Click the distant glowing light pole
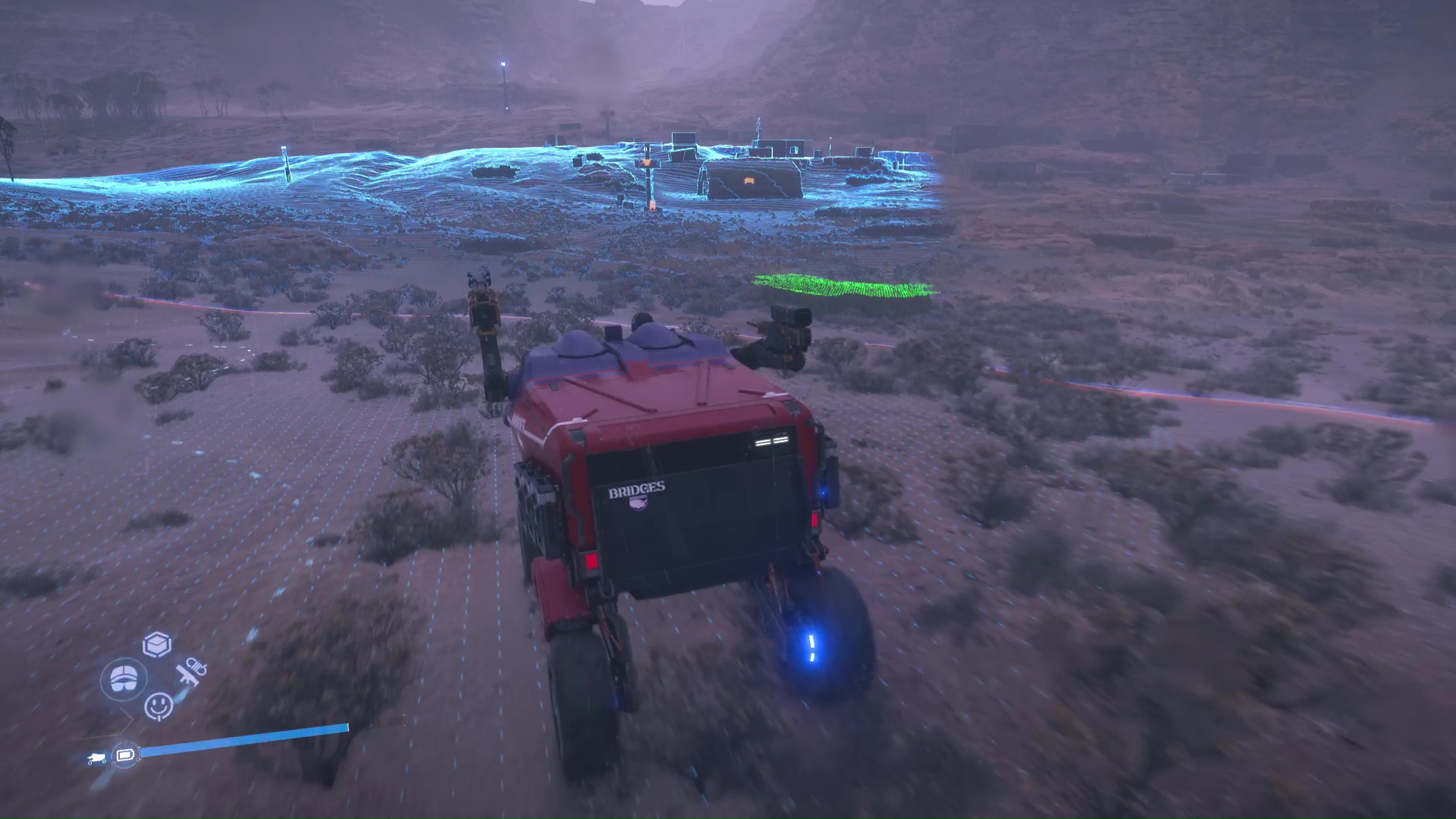Image resolution: width=1456 pixels, height=819 pixels. tap(503, 62)
